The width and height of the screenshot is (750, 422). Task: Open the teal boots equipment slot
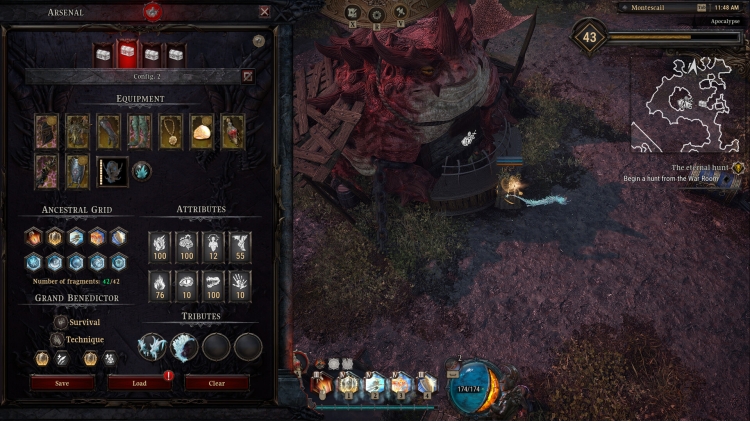[x=140, y=131]
